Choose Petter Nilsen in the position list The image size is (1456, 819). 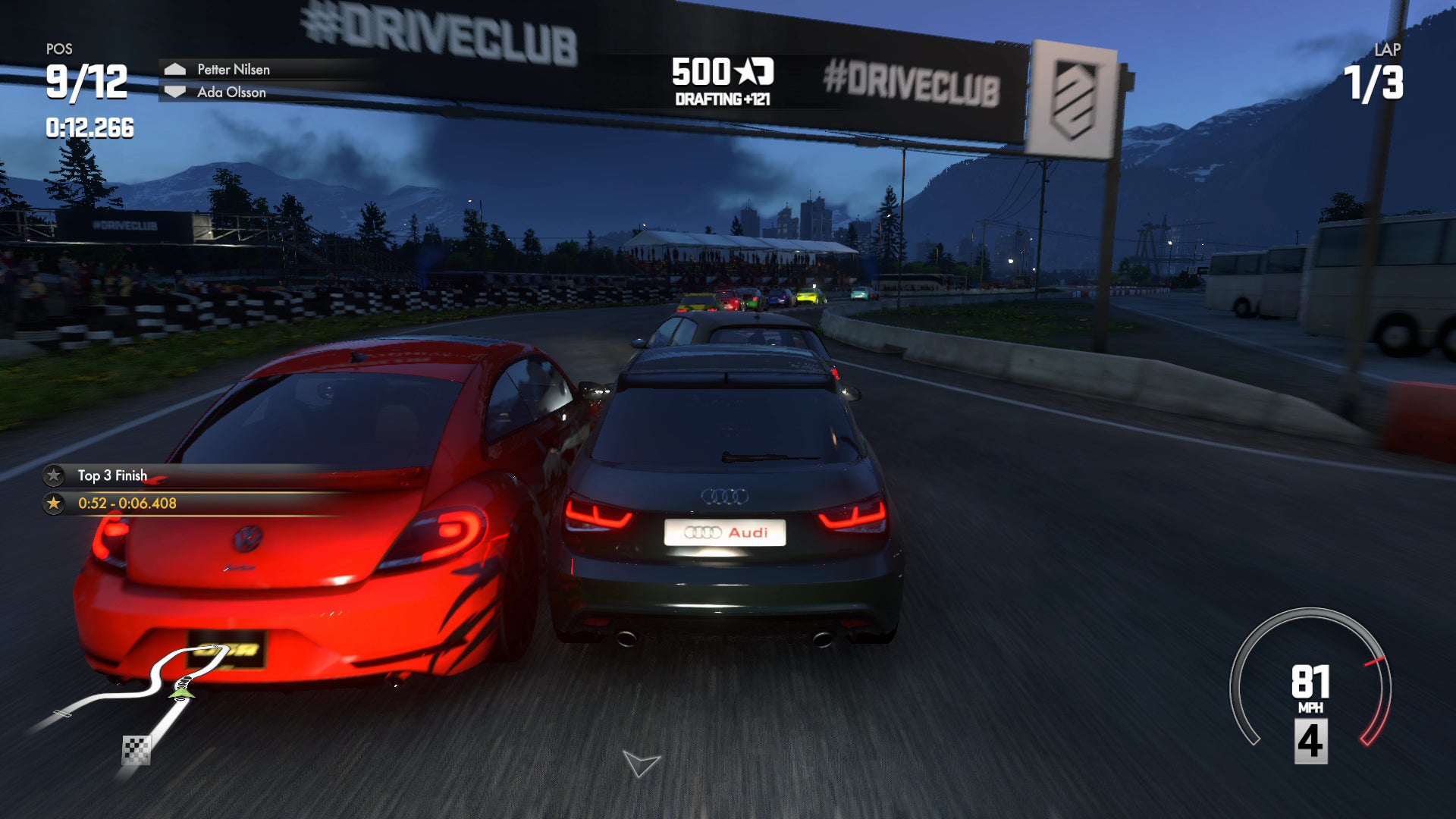coord(233,69)
